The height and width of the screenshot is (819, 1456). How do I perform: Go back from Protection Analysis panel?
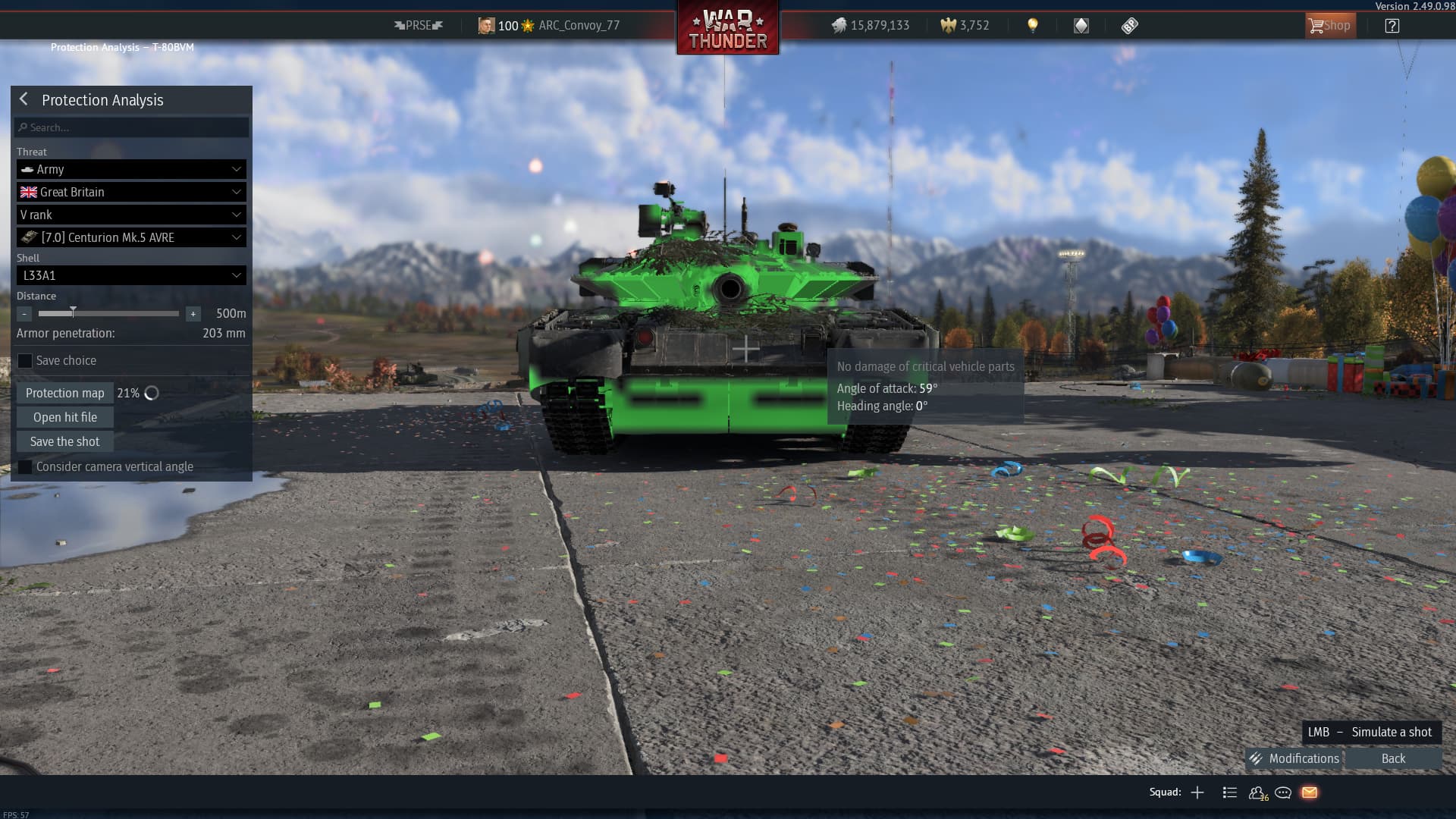click(24, 99)
